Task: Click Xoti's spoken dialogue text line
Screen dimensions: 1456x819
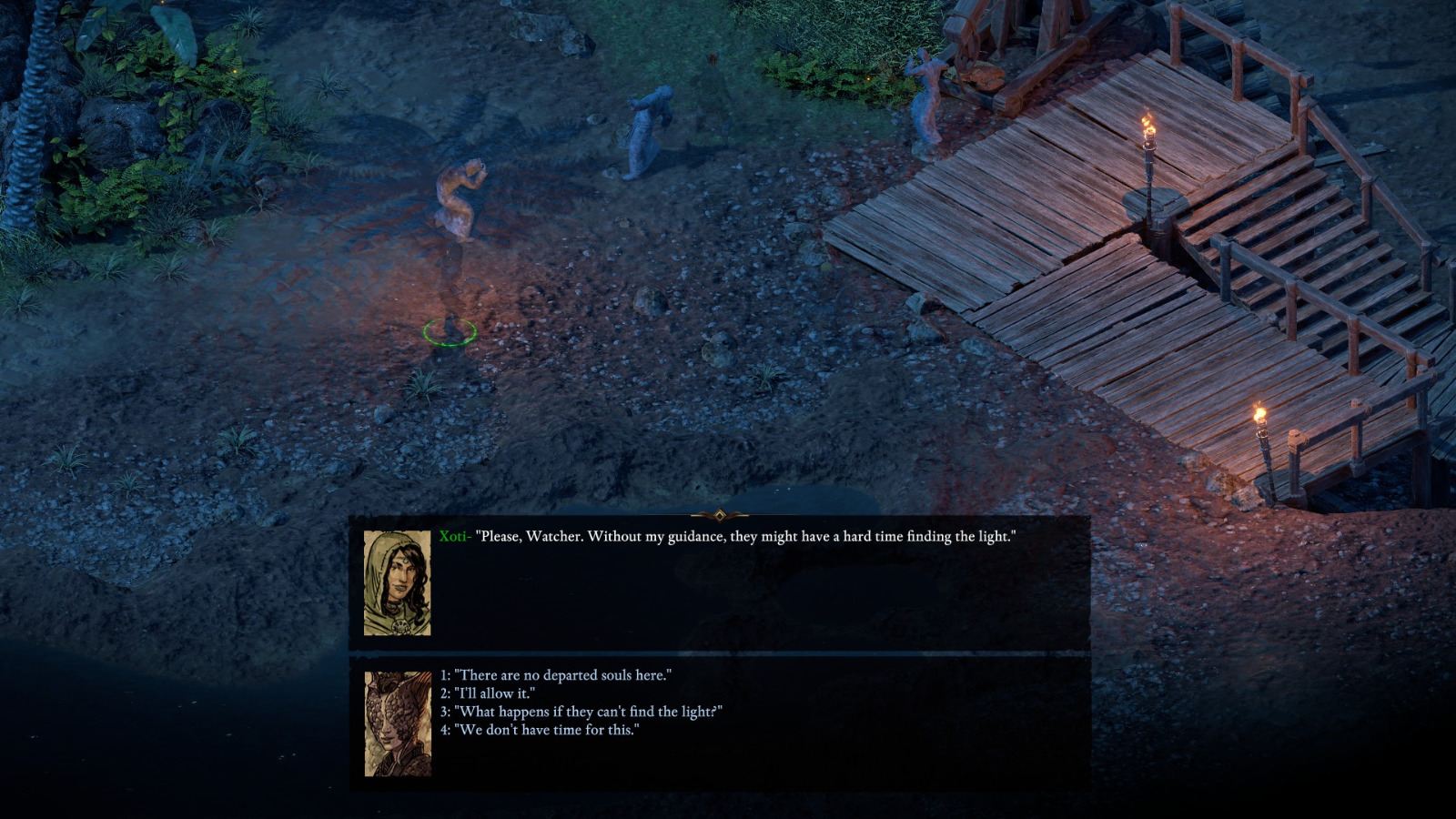Action: [746, 536]
